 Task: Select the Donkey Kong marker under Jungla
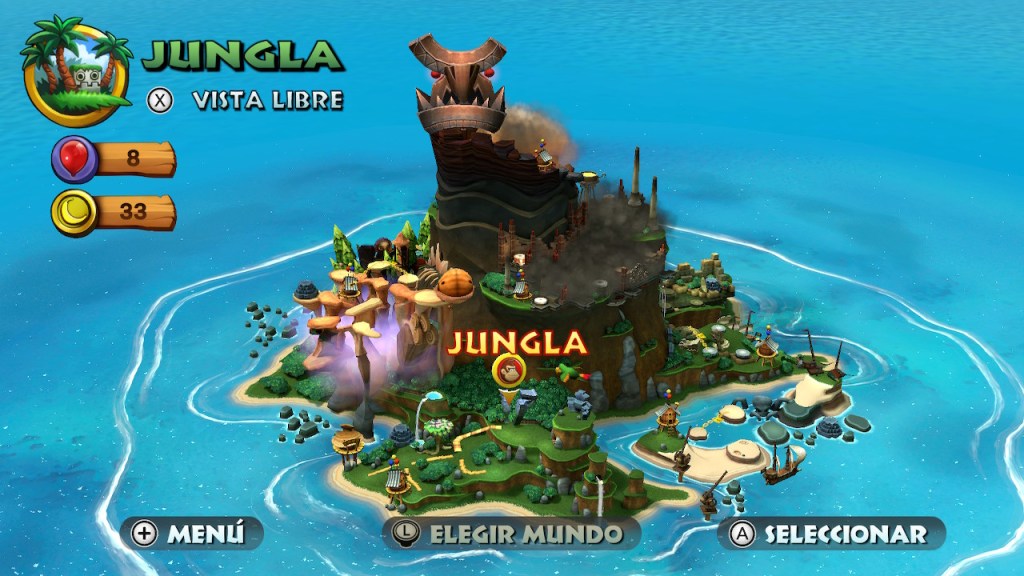tap(511, 372)
